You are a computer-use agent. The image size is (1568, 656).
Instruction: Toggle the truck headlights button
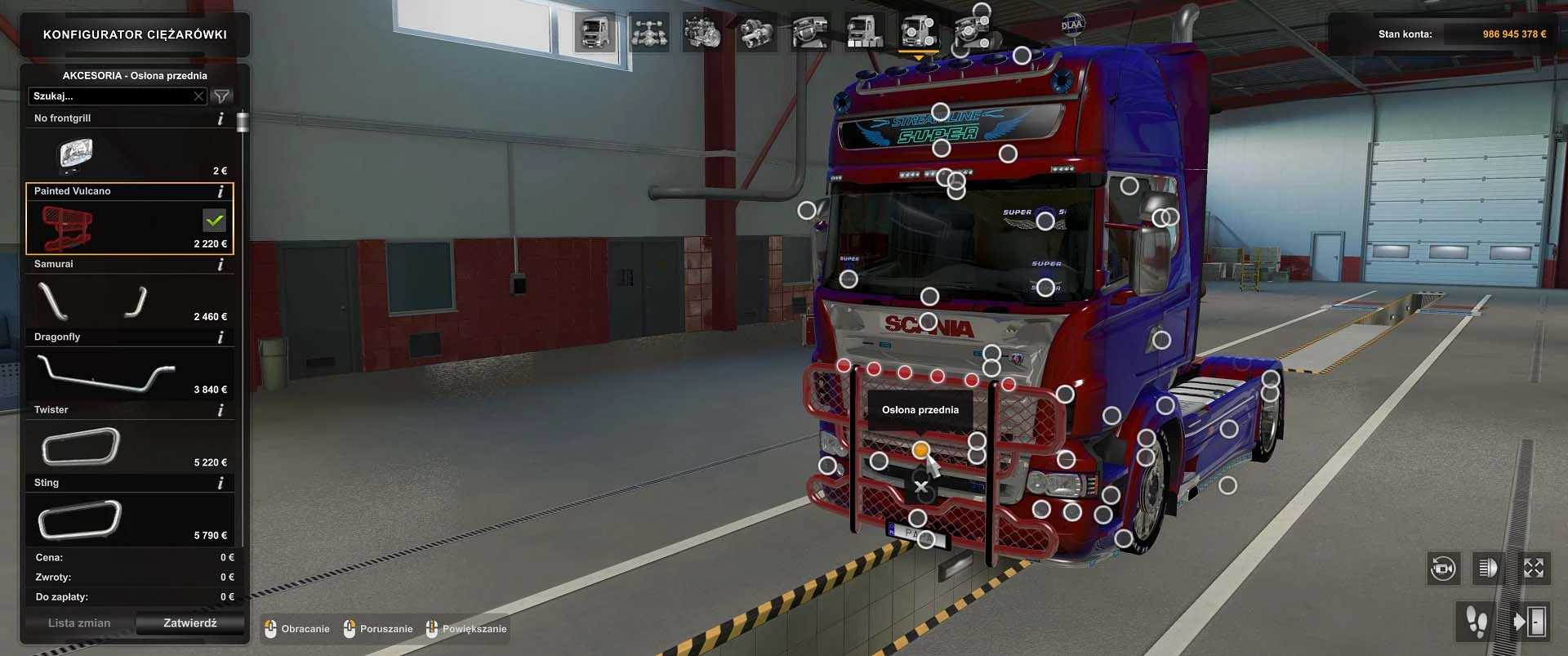click(x=1488, y=569)
